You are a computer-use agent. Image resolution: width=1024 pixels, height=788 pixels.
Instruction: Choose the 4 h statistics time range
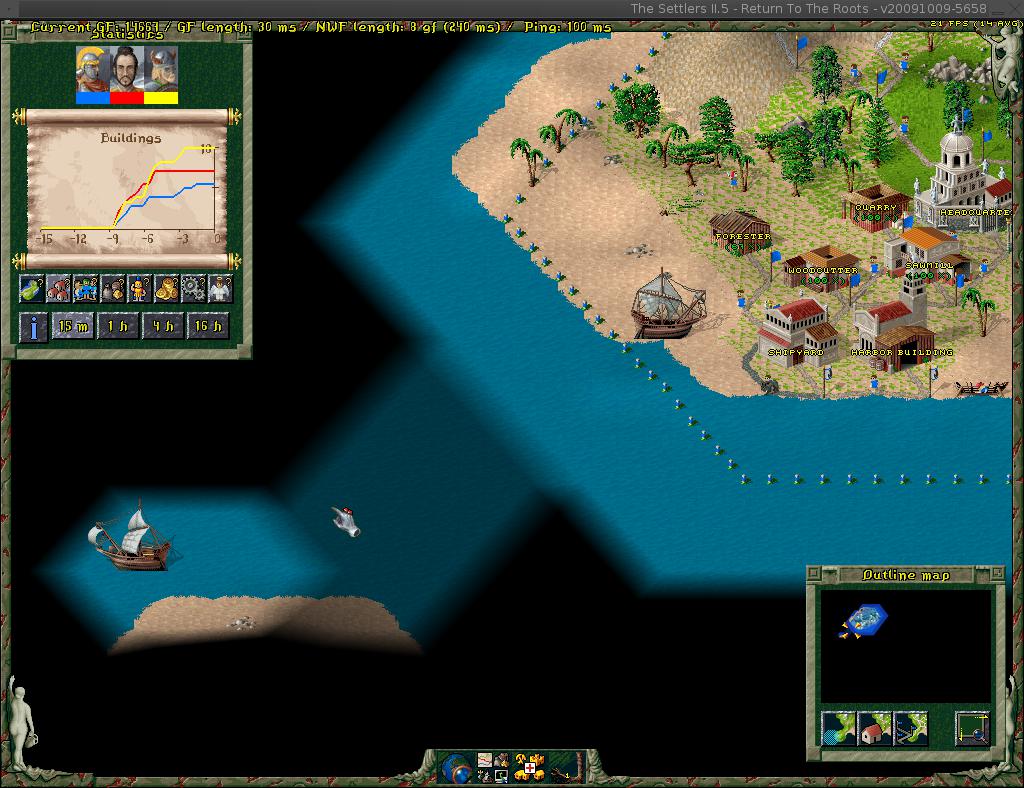[162, 326]
